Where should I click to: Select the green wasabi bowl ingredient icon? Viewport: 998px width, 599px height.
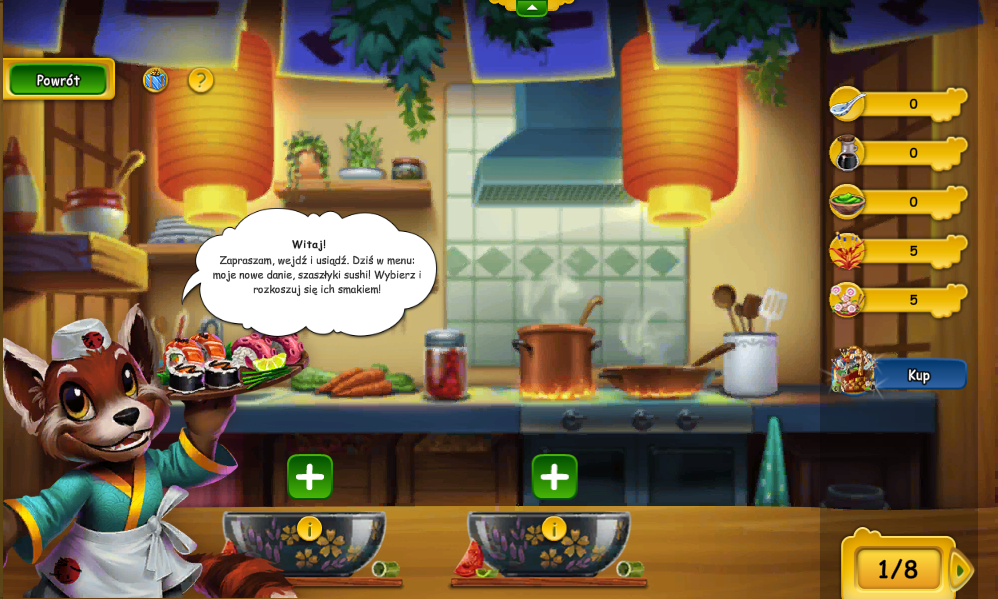[847, 201]
